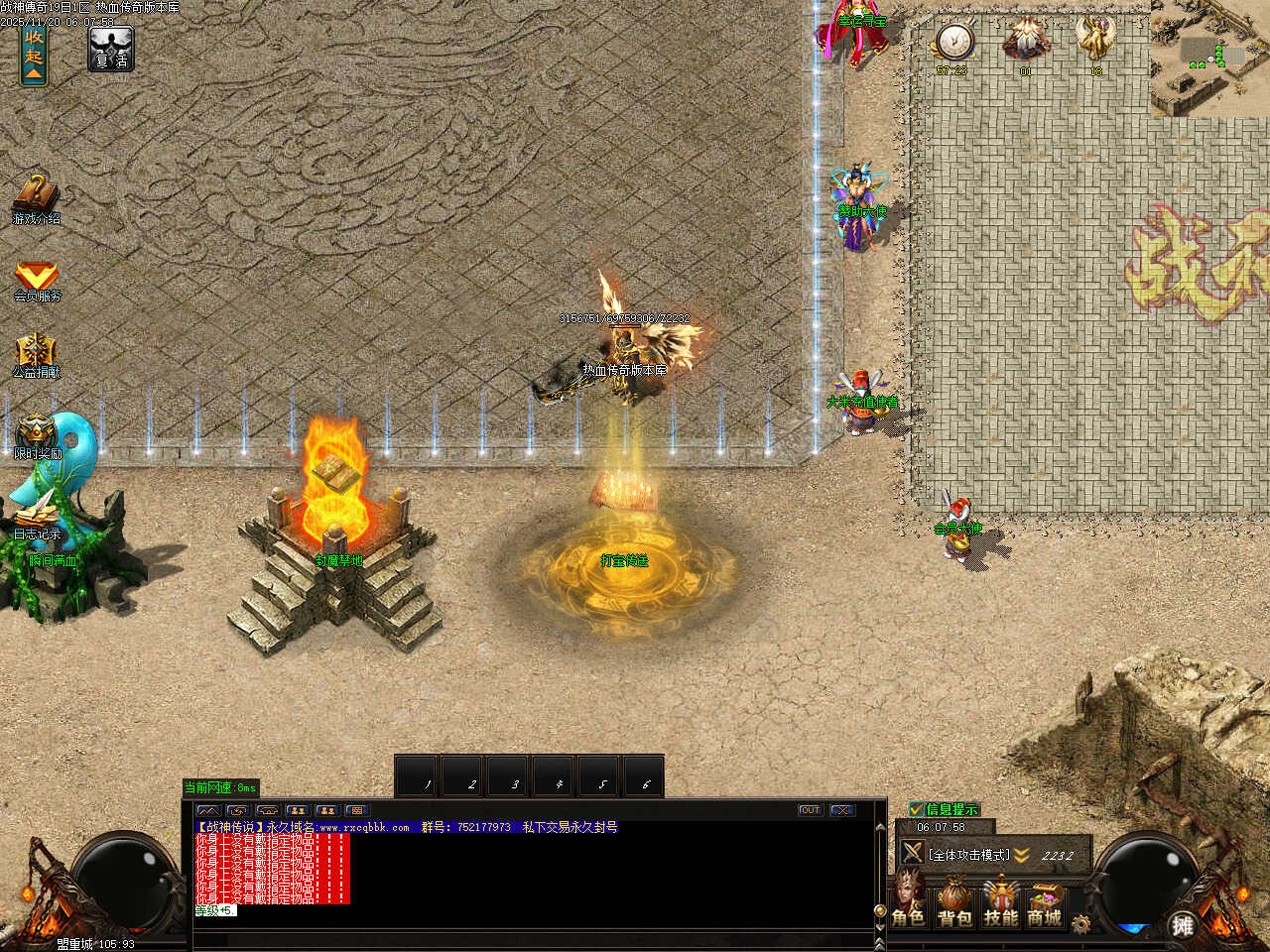The width and height of the screenshot is (1270, 952).
Task: Open the 公益捐献 donation icon
Action: pyautogui.click(x=36, y=355)
